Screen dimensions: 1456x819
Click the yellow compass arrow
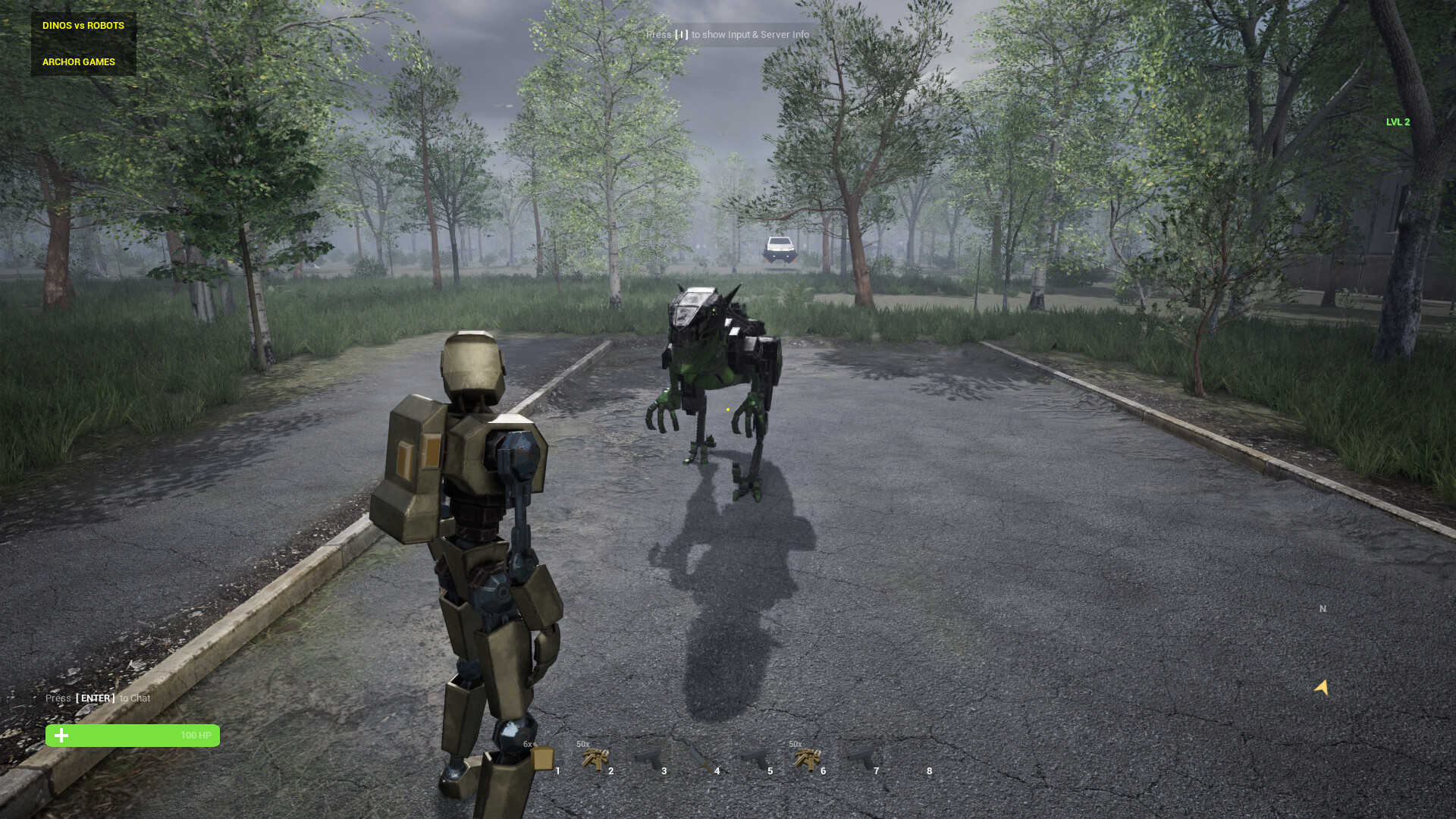(x=1321, y=688)
